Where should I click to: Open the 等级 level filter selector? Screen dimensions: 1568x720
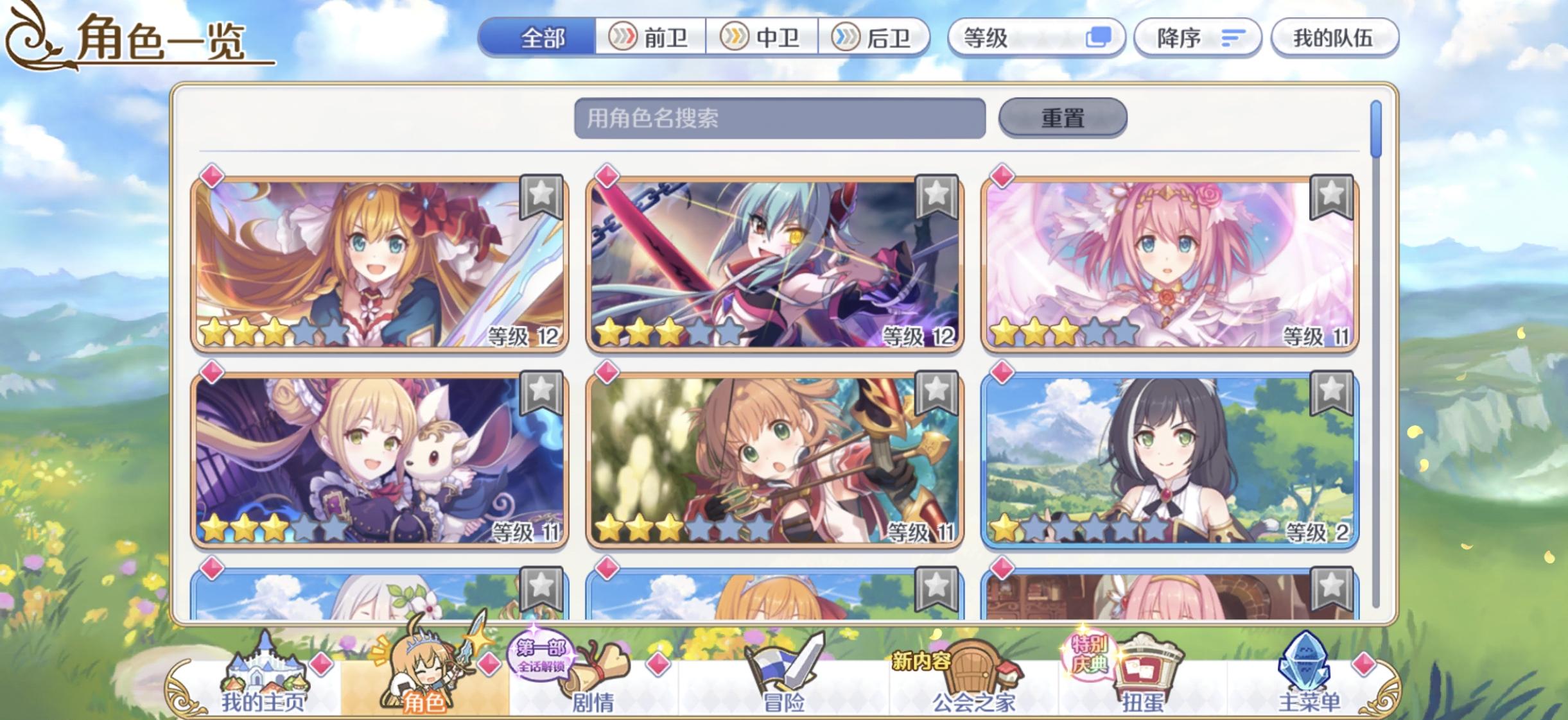tap(1000, 39)
